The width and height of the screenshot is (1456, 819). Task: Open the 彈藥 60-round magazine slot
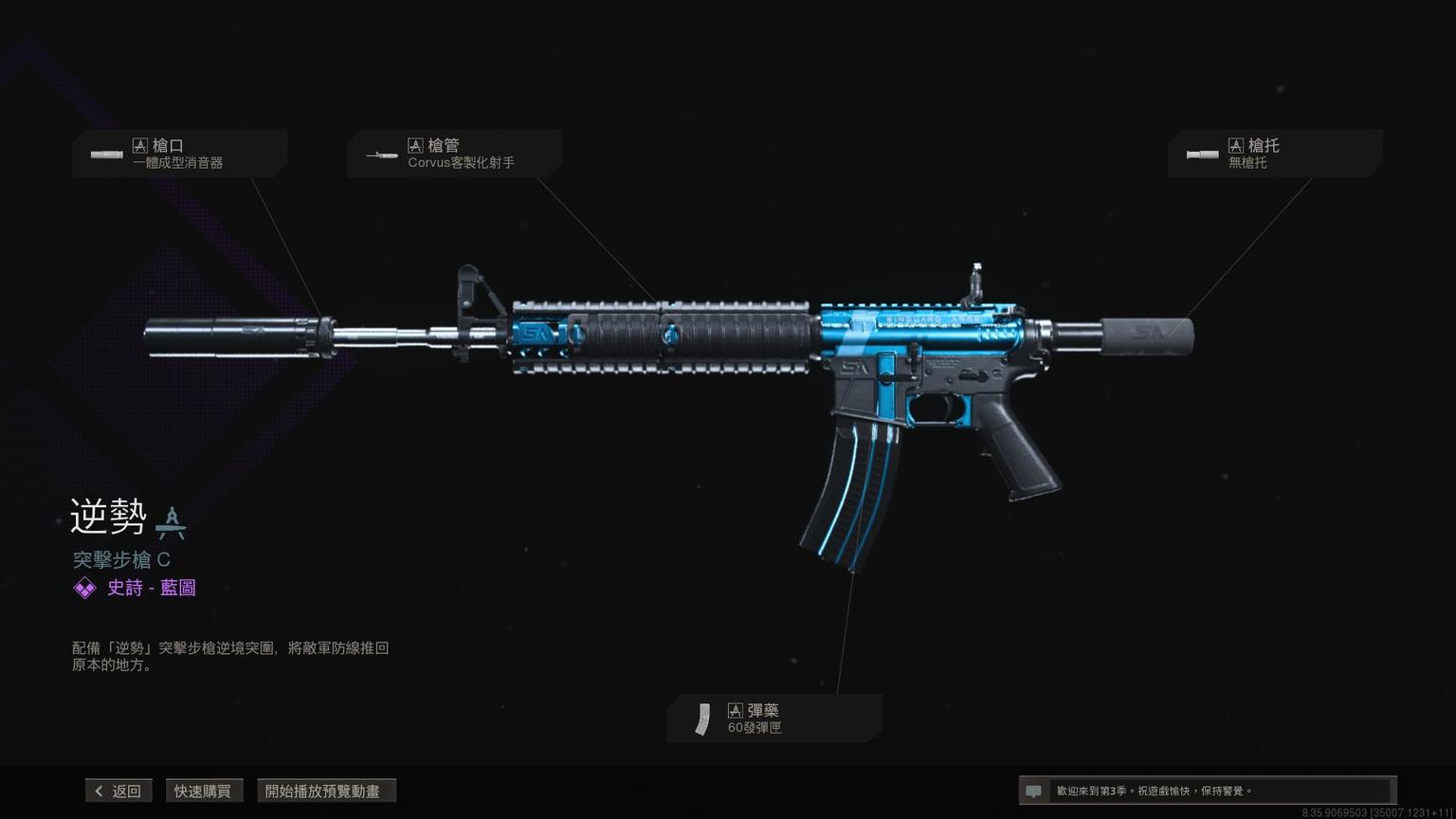[774, 719]
